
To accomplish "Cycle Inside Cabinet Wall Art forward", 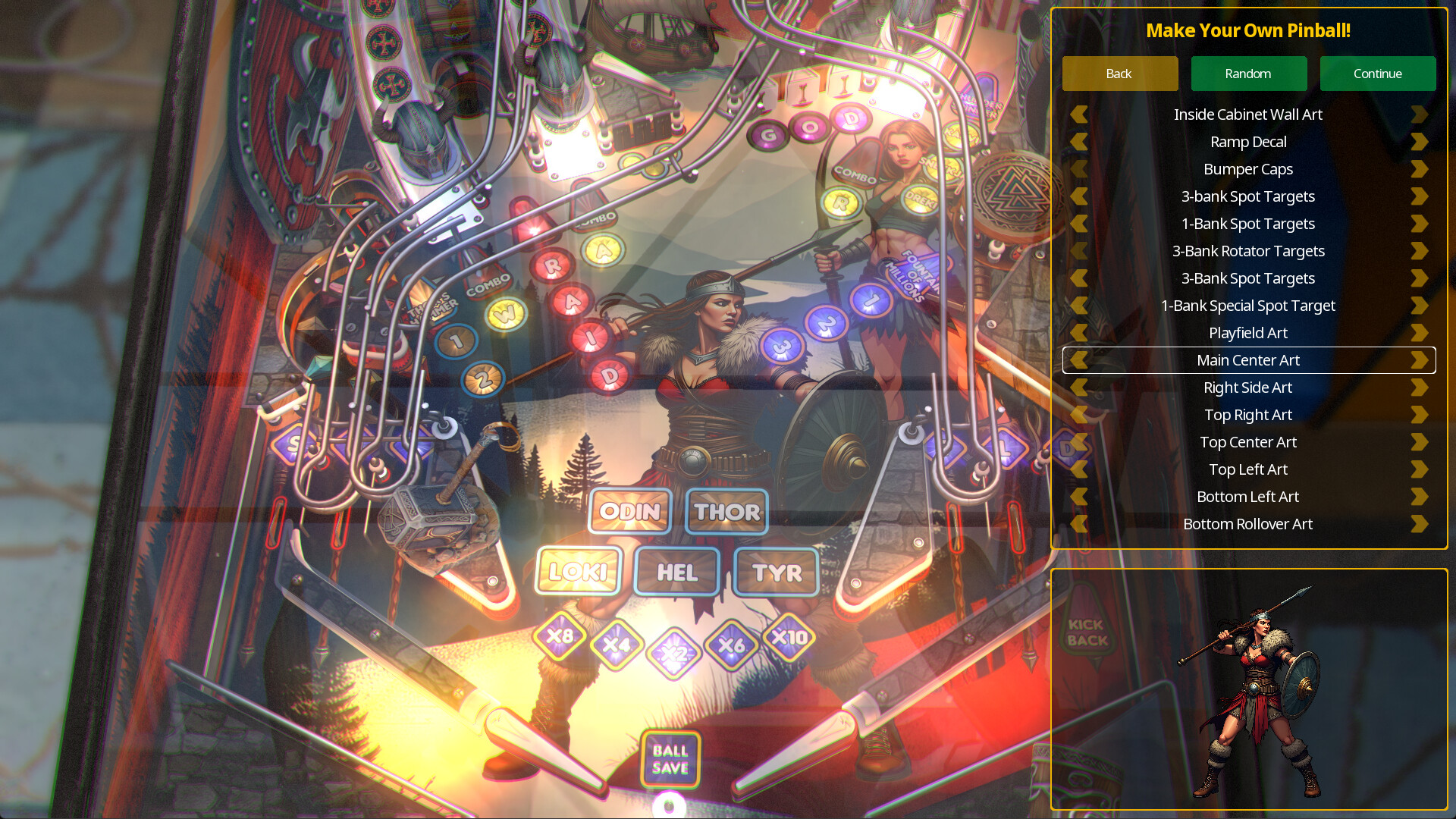I will (1419, 114).
